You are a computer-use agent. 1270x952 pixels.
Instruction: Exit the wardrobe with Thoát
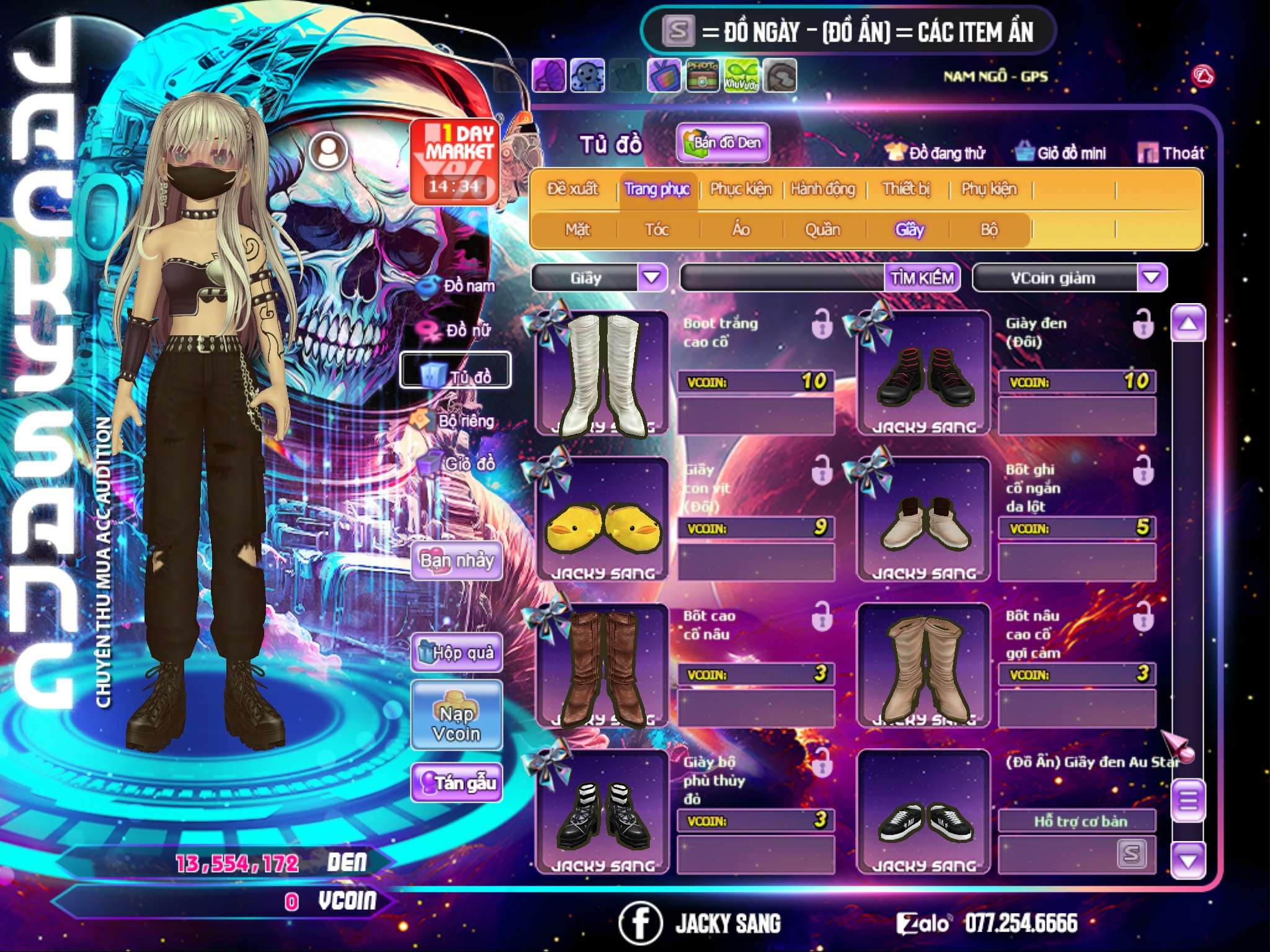click(x=1171, y=152)
